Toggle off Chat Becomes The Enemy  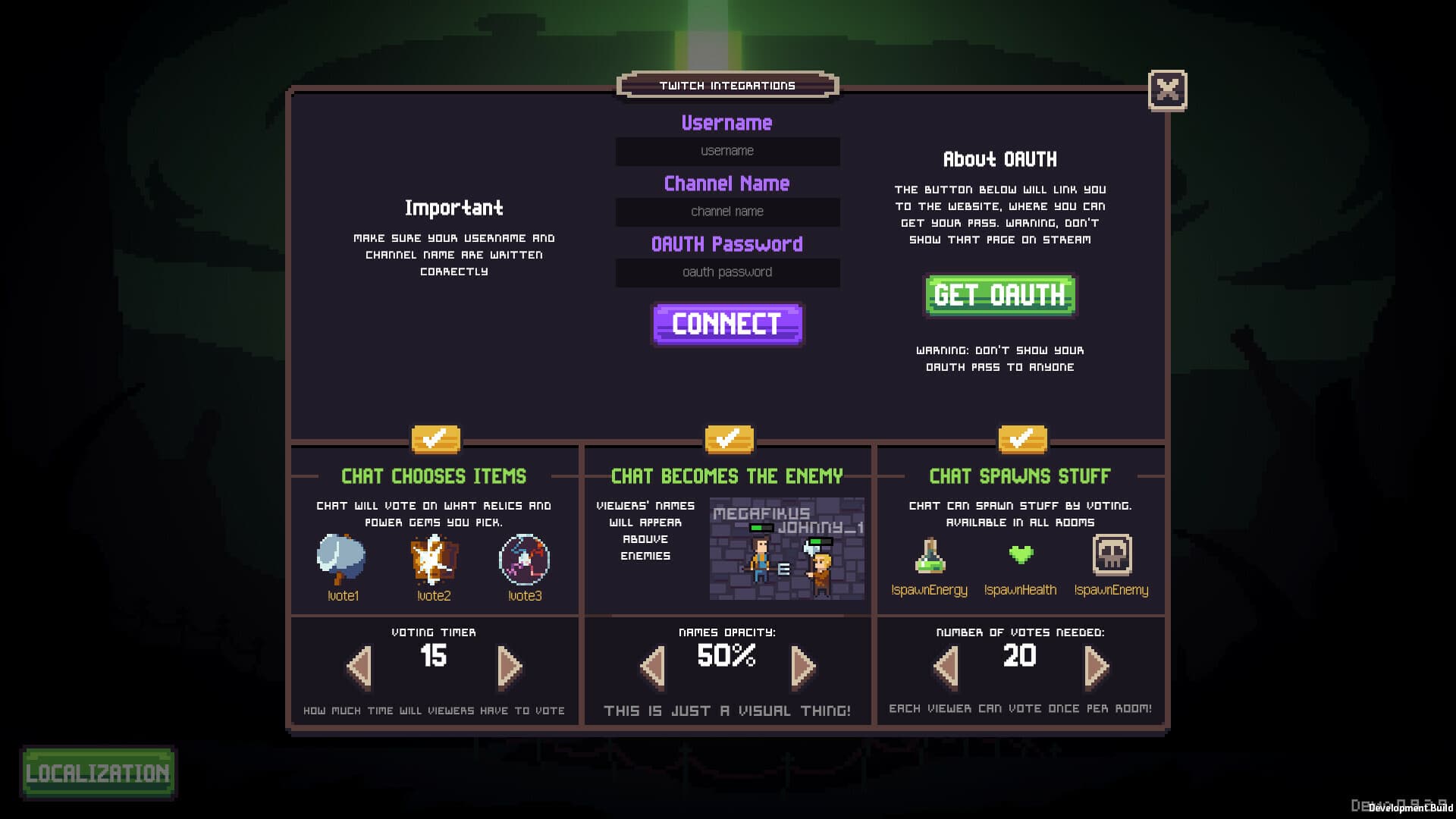pos(727,438)
